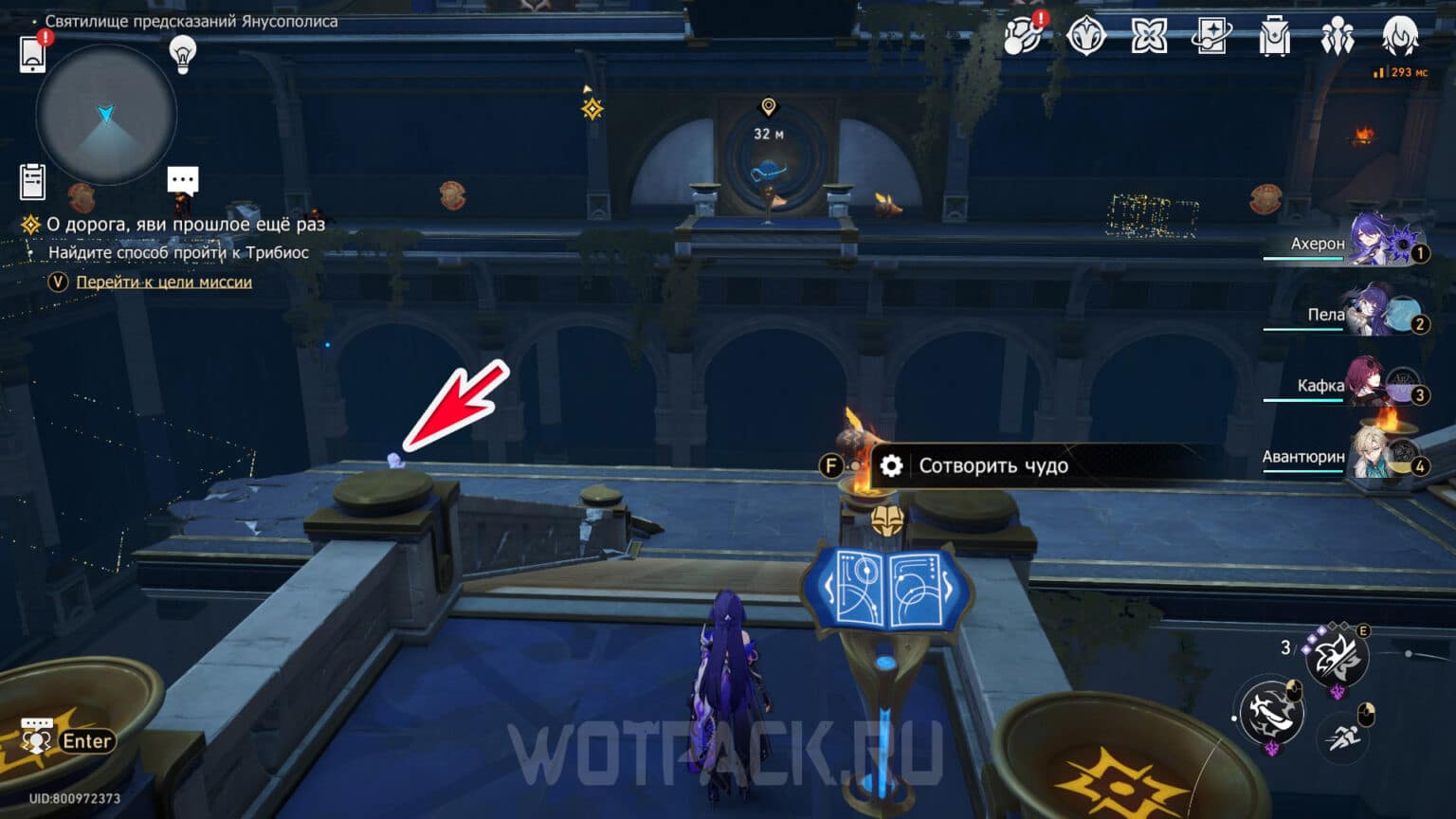This screenshot has height=819, width=1456.
Task: Activate Acheron's skill marked with E
Action: coord(1338,656)
